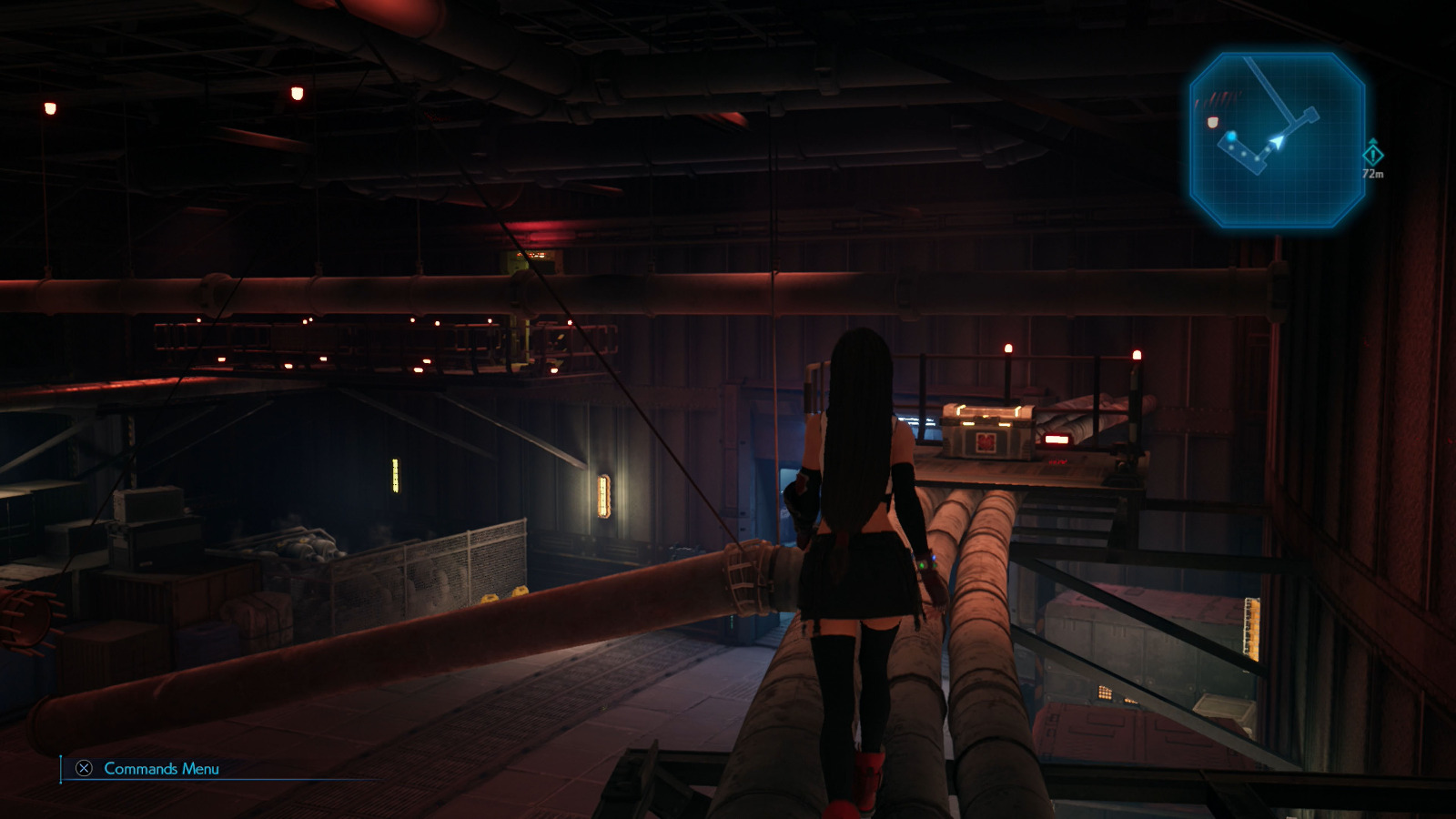Click the player arrow on the minimap
Viewport: 1456px width, 819px height.
[1277, 140]
